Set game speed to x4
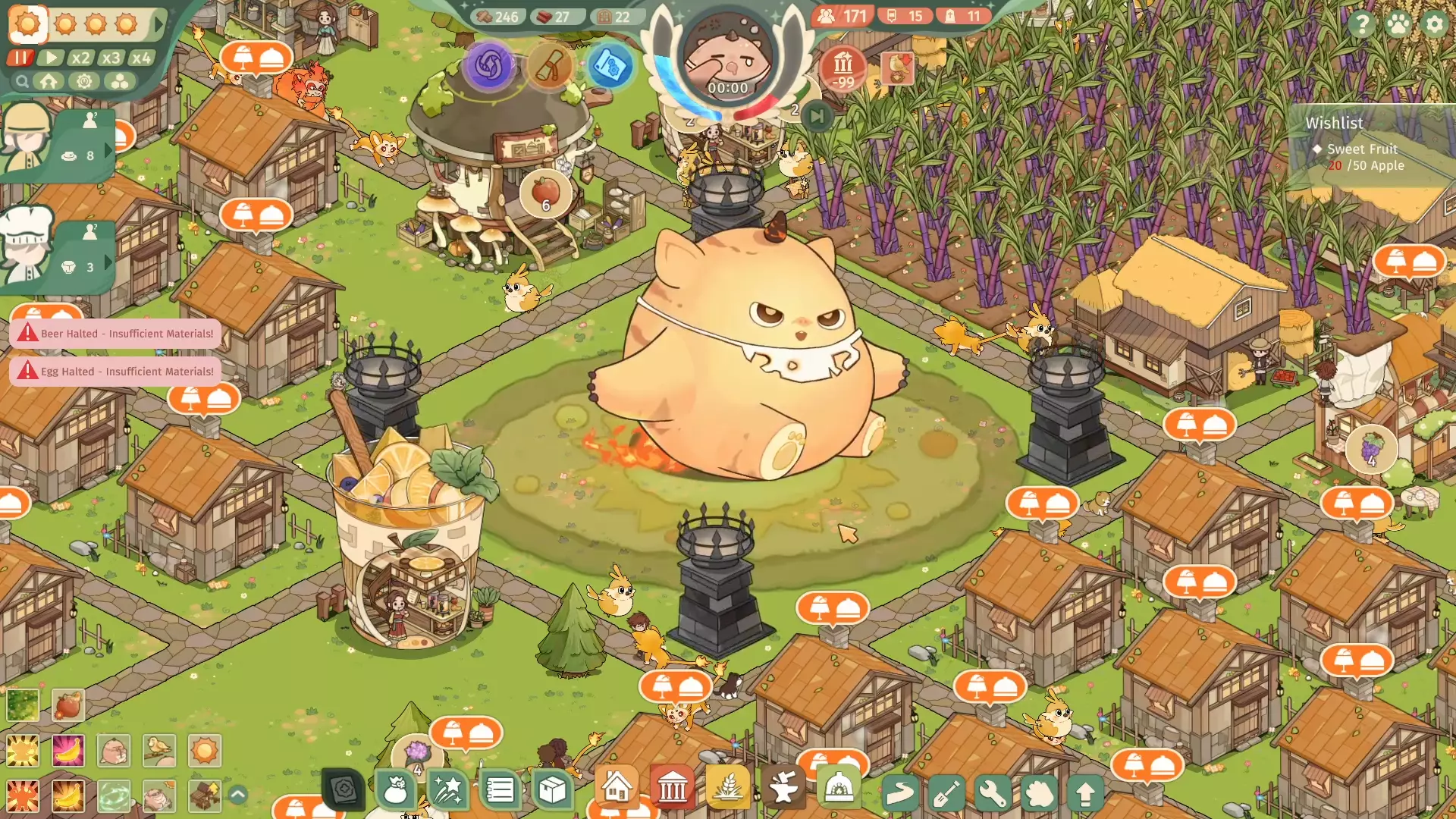 tap(141, 58)
